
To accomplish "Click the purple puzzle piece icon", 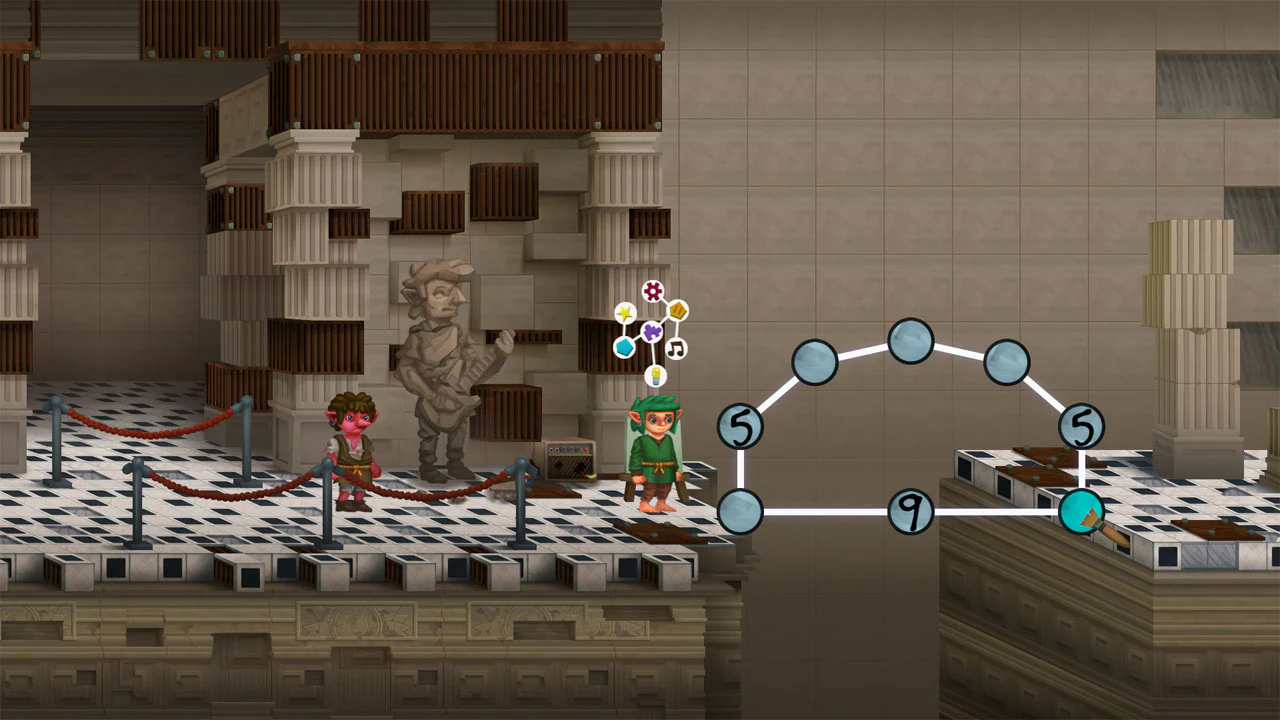I will (652, 332).
